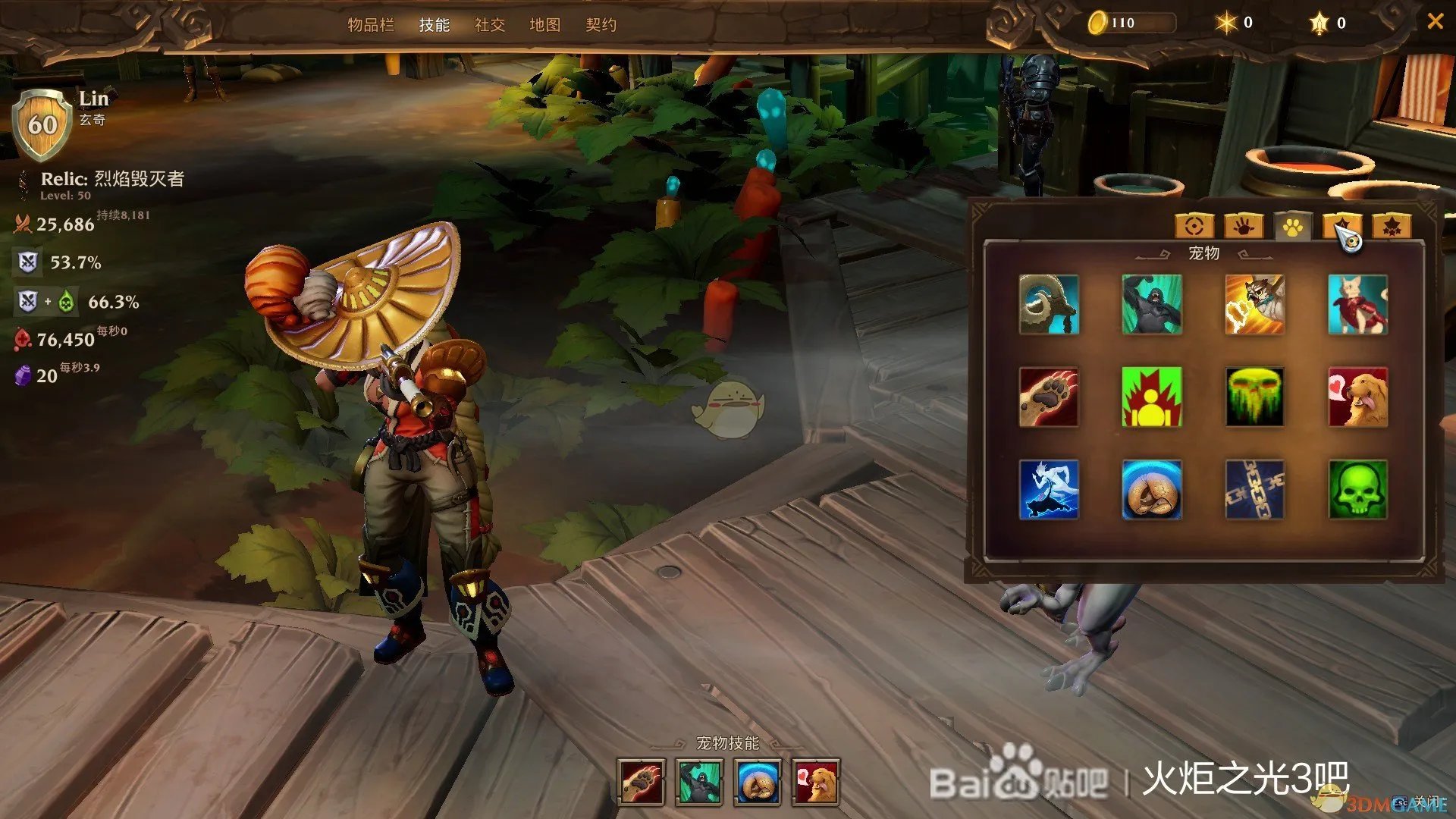Choose the running white figure skill

pos(1049,490)
